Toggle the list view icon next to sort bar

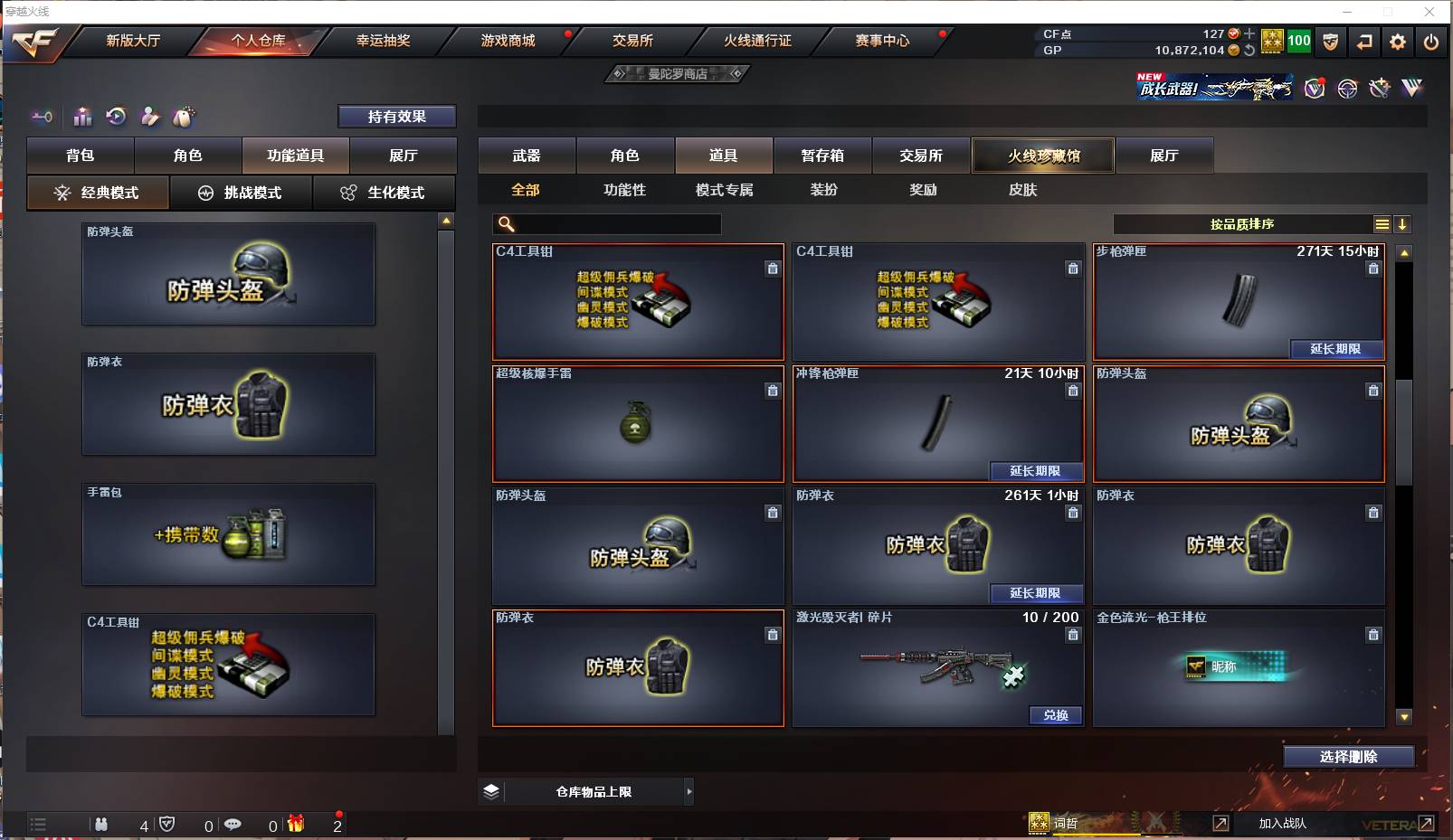click(1382, 223)
